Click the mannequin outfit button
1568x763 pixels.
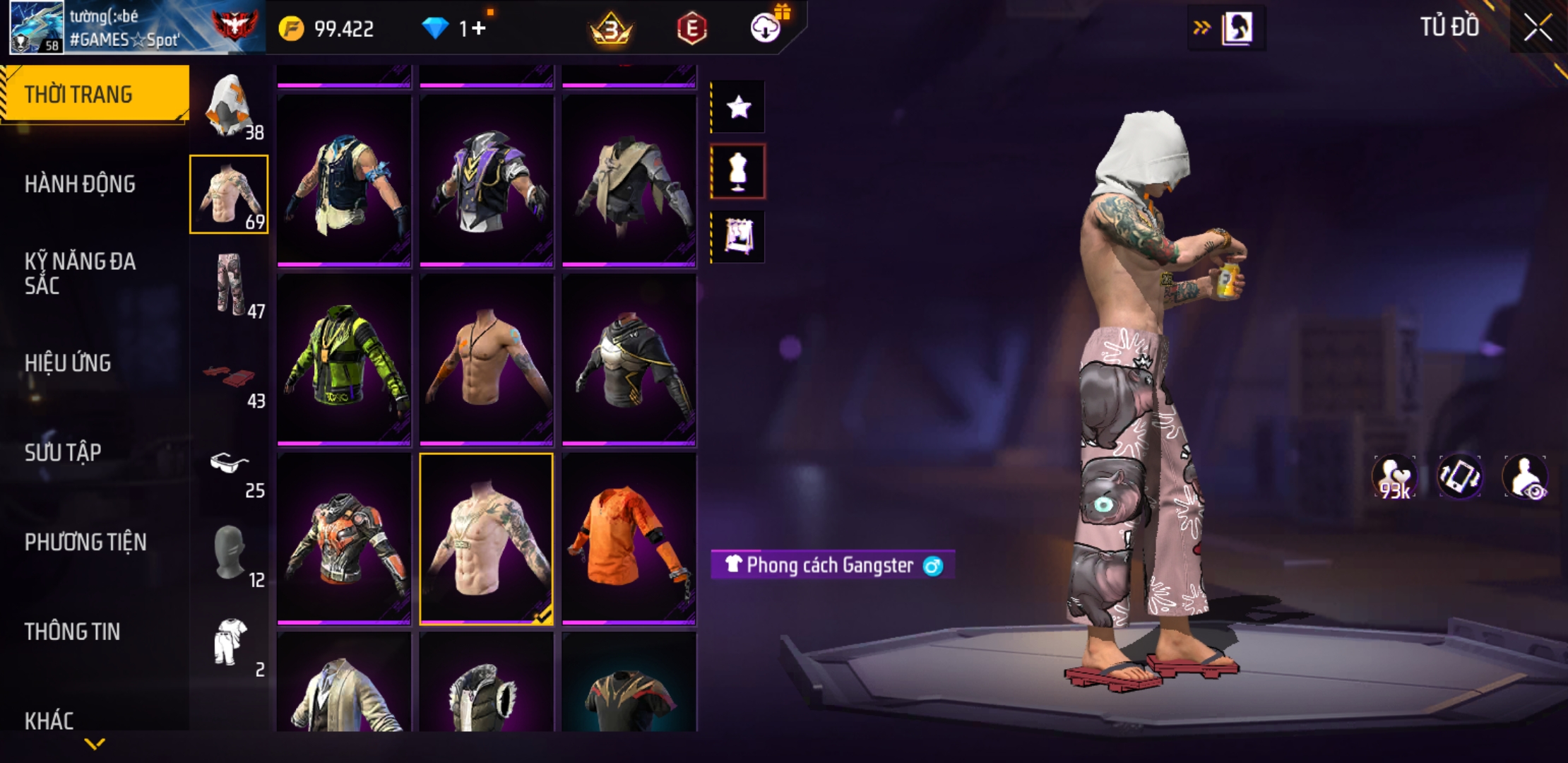pos(738,172)
